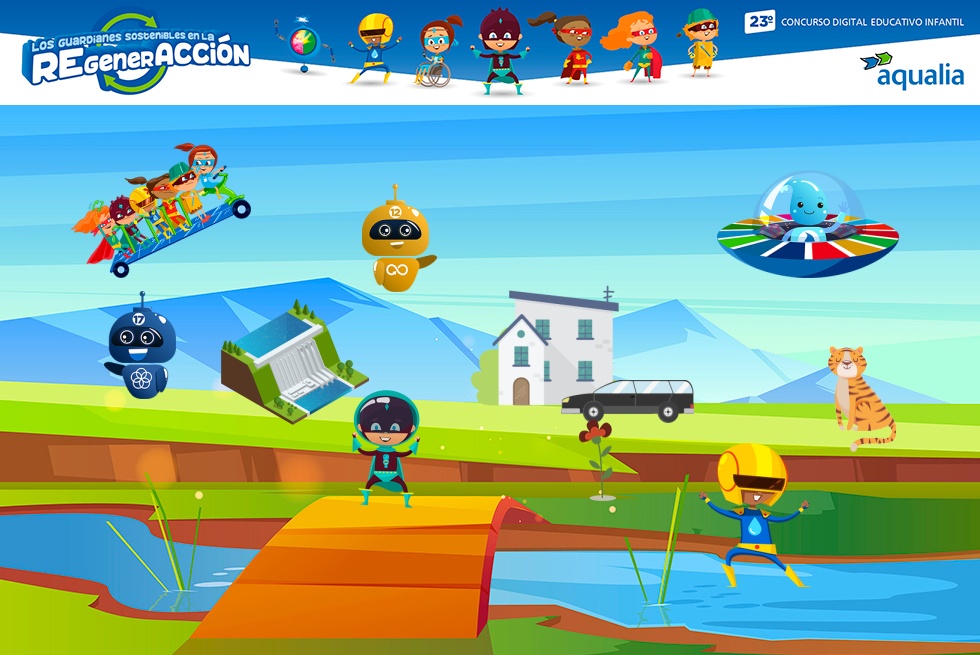Choose the masked guardian on the bridge

tap(385, 449)
